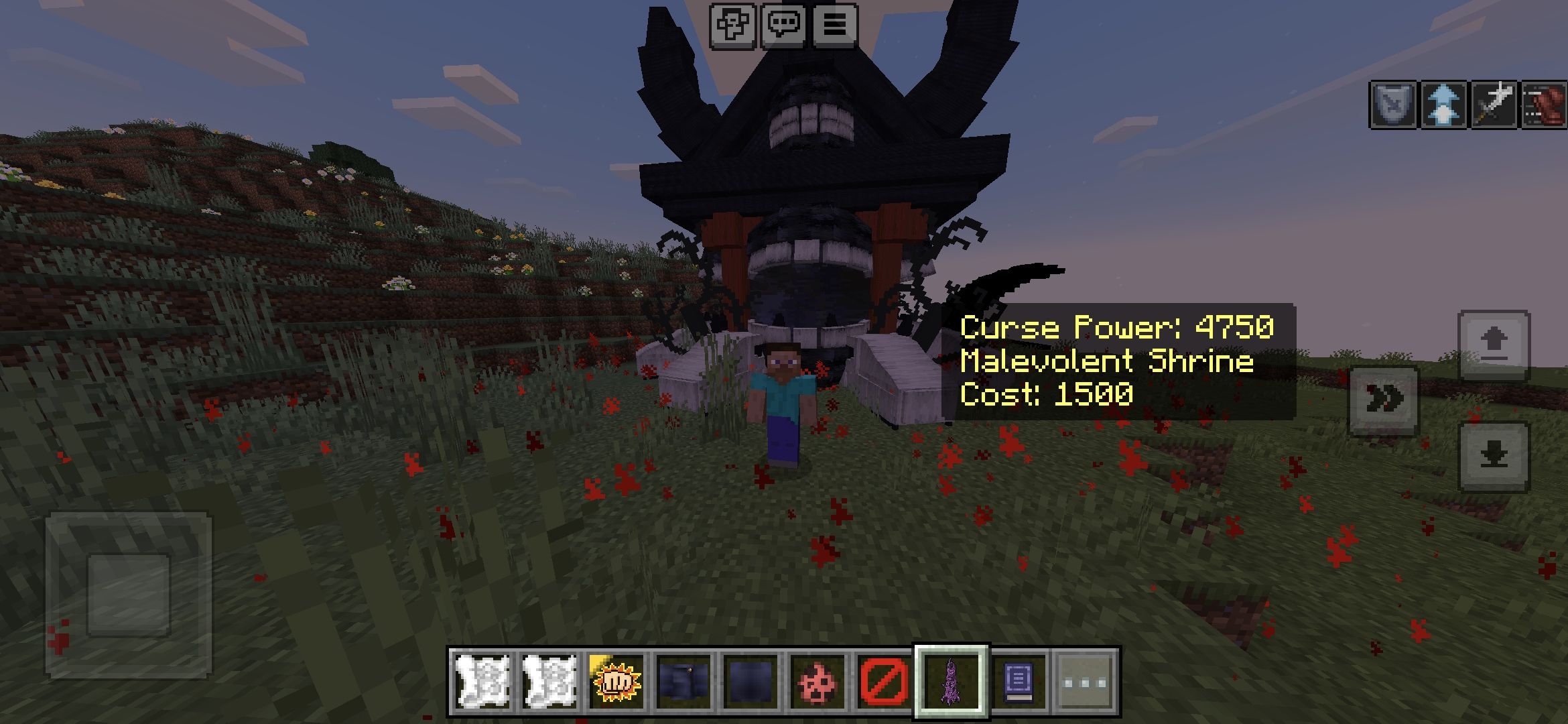Open the pause menu hamburger button
The height and width of the screenshot is (724, 1568).
tap(835, 26)
